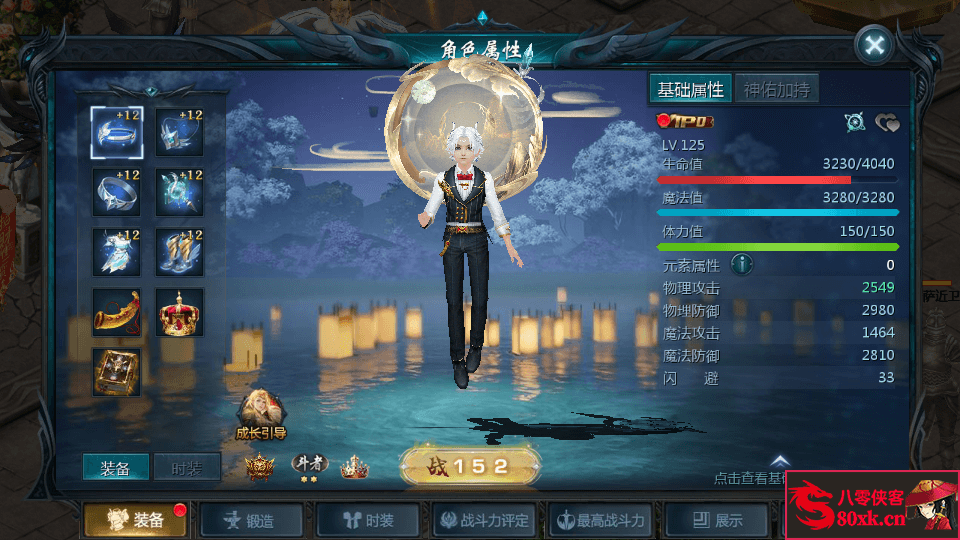Switch to the 基础属性 tab
Screen dimensions: 960x540
click(690, 89)
